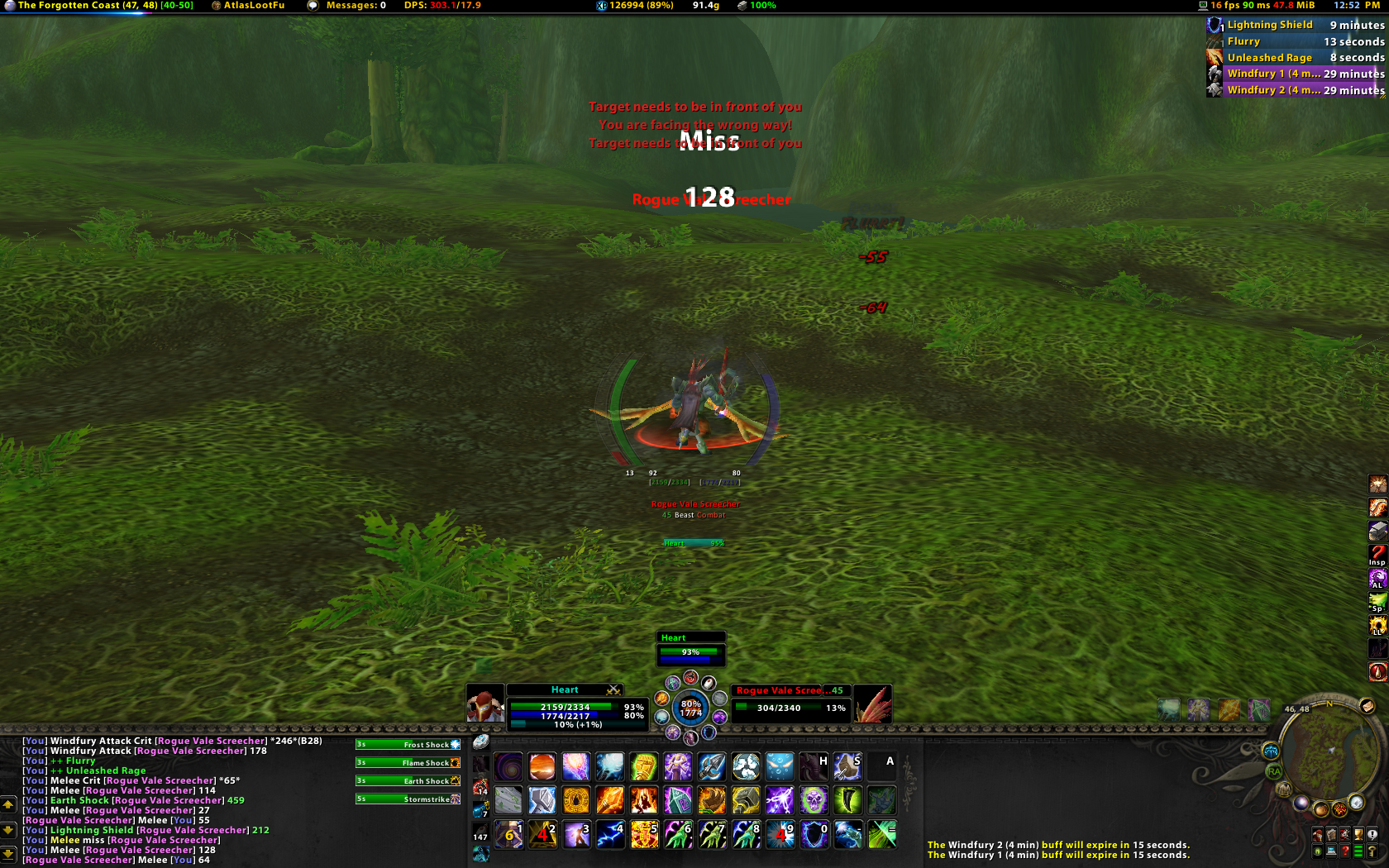Select the Rogue Vale Screecher target frame
1389x868 pixels.
(x=790, y=703)
